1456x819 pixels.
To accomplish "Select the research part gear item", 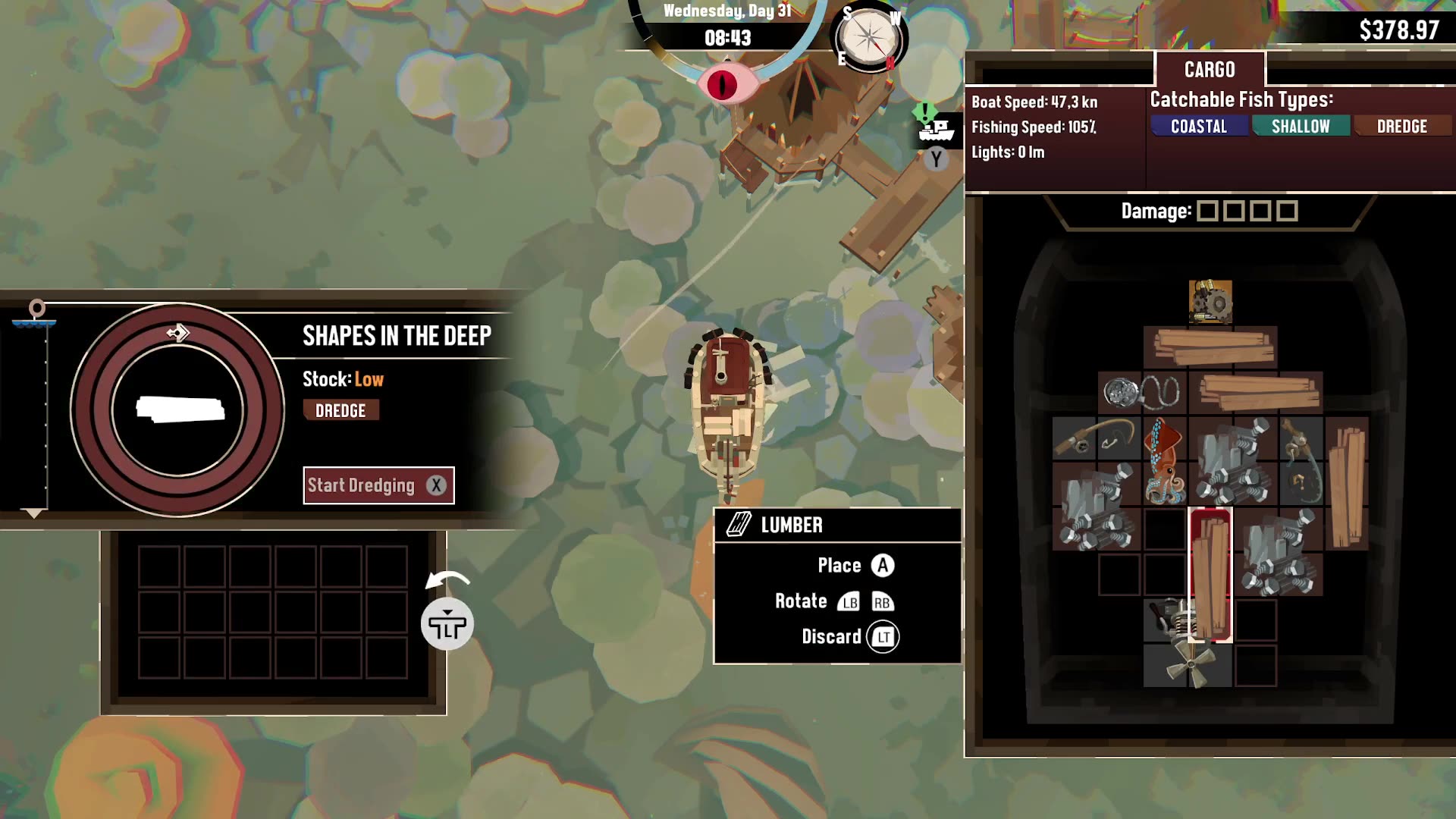I will (x=1210, y=303).
